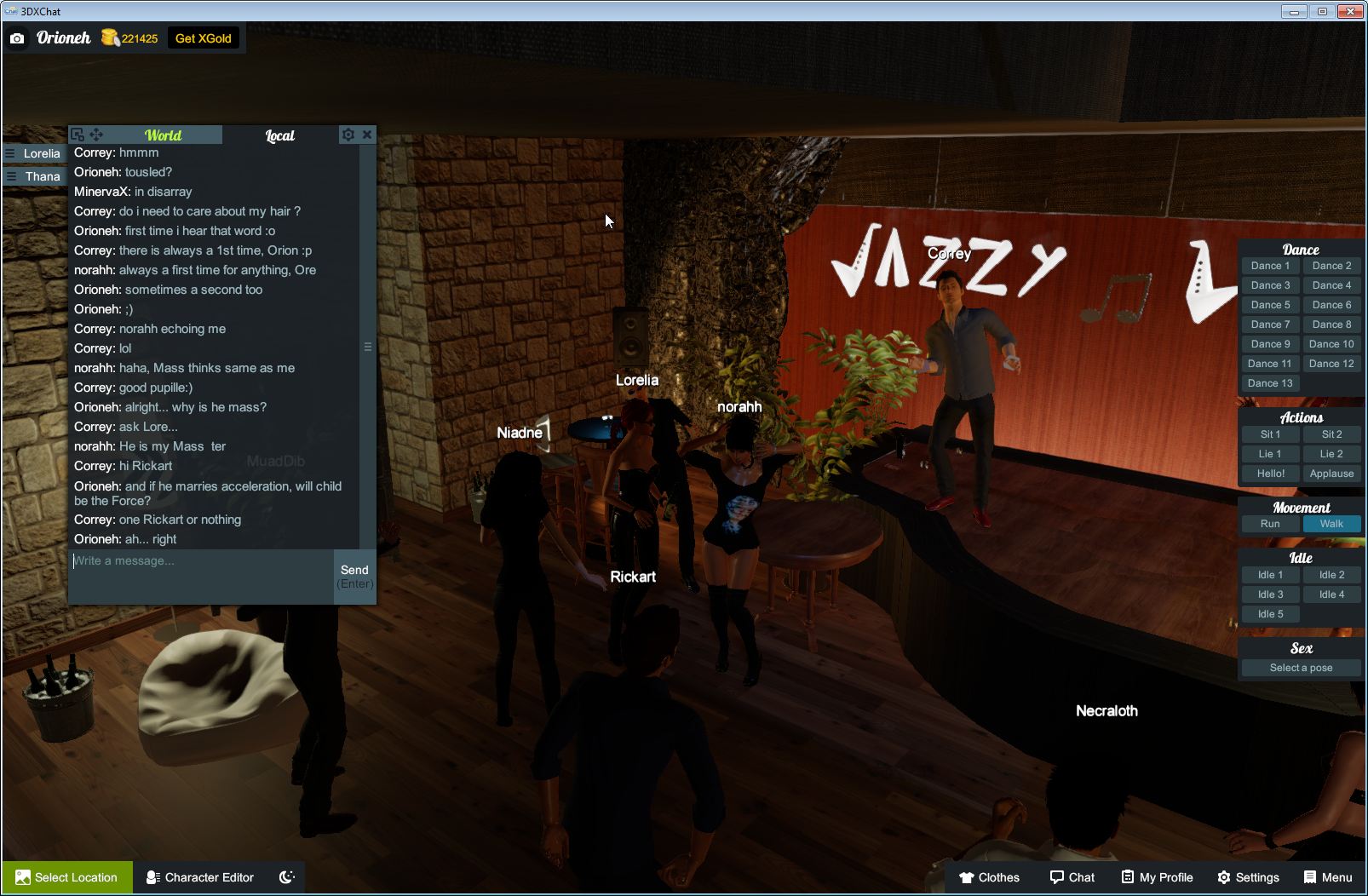Open the Clothes panel
The height and width of the screenshot is (896, 1368).
991,877
